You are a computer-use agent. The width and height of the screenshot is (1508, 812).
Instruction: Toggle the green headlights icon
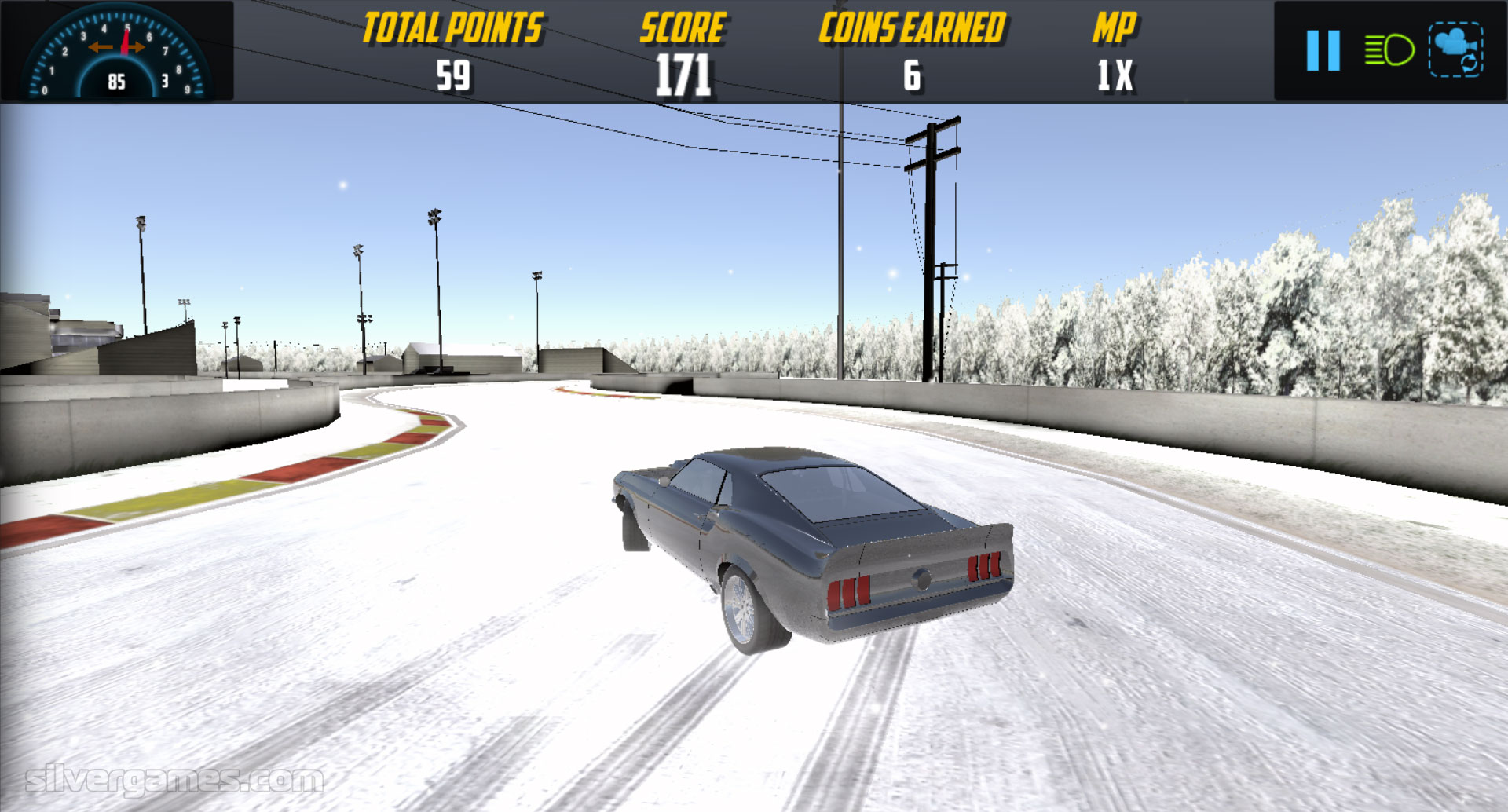pos(1389,51)
